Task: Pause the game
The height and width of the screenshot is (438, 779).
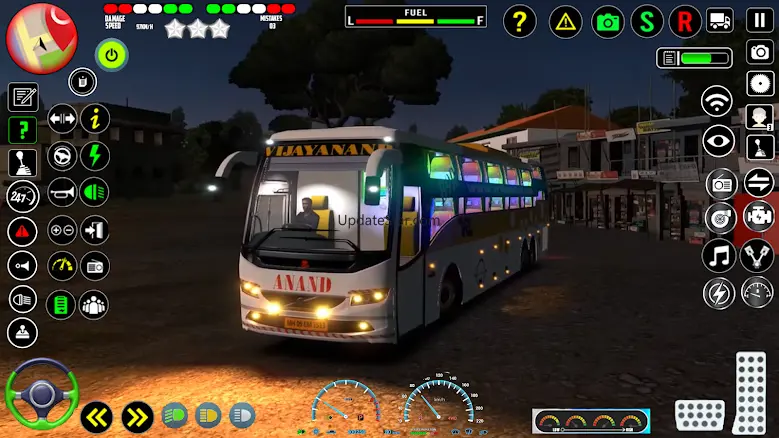Action: point(760,20)
